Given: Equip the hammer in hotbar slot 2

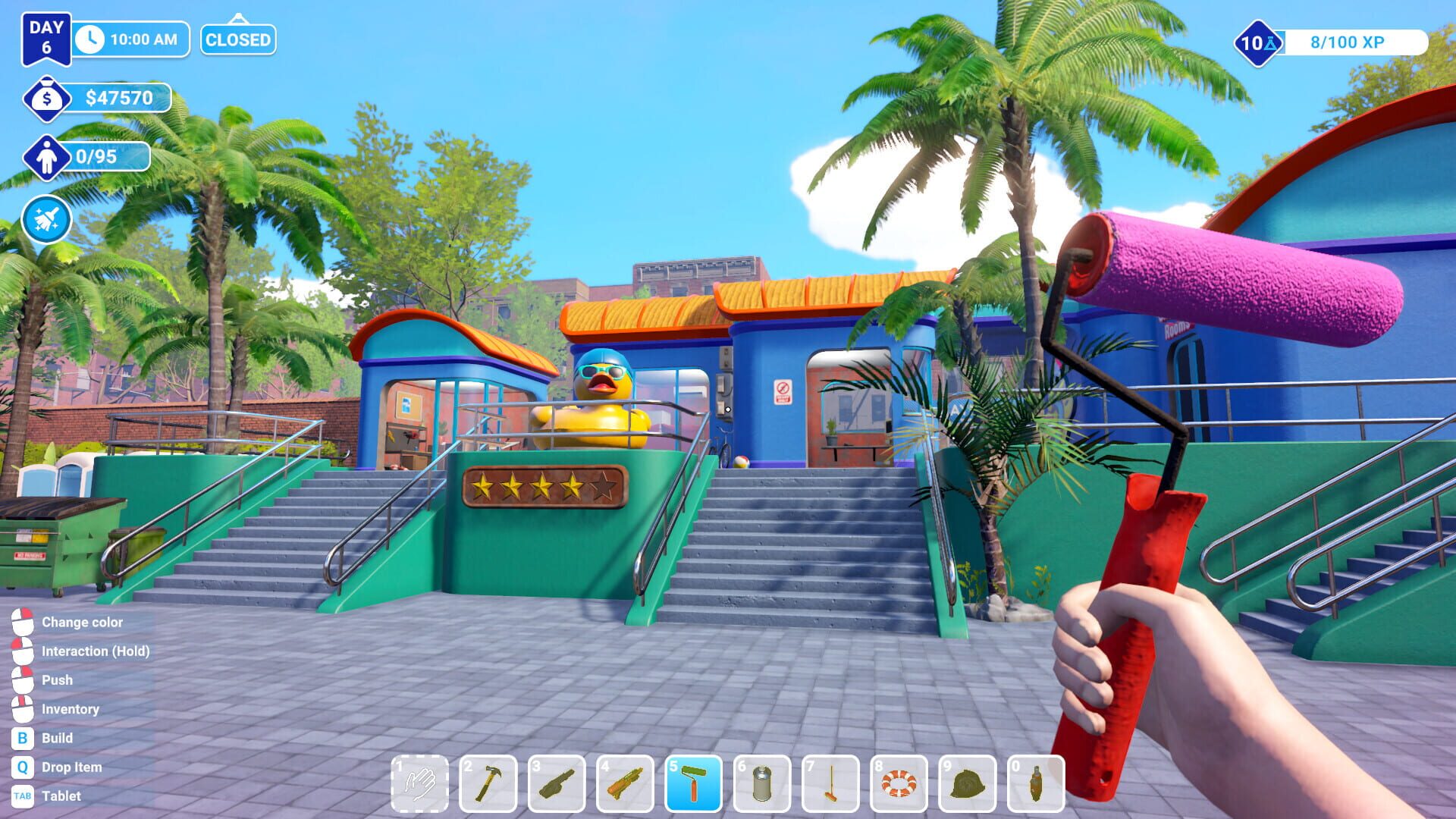Looking at the screenshot, I should click(489, 779).
